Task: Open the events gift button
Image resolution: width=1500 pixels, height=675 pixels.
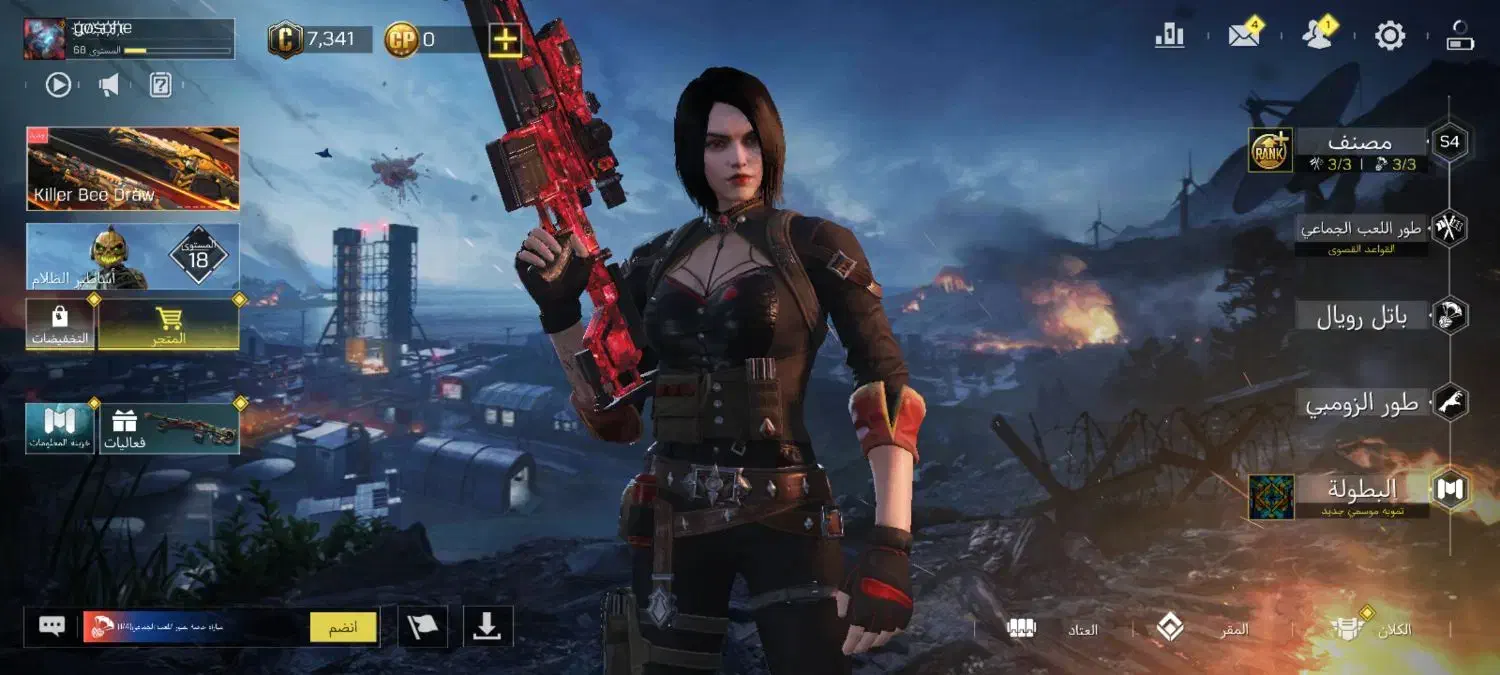Action: click(x=168, y=428)
